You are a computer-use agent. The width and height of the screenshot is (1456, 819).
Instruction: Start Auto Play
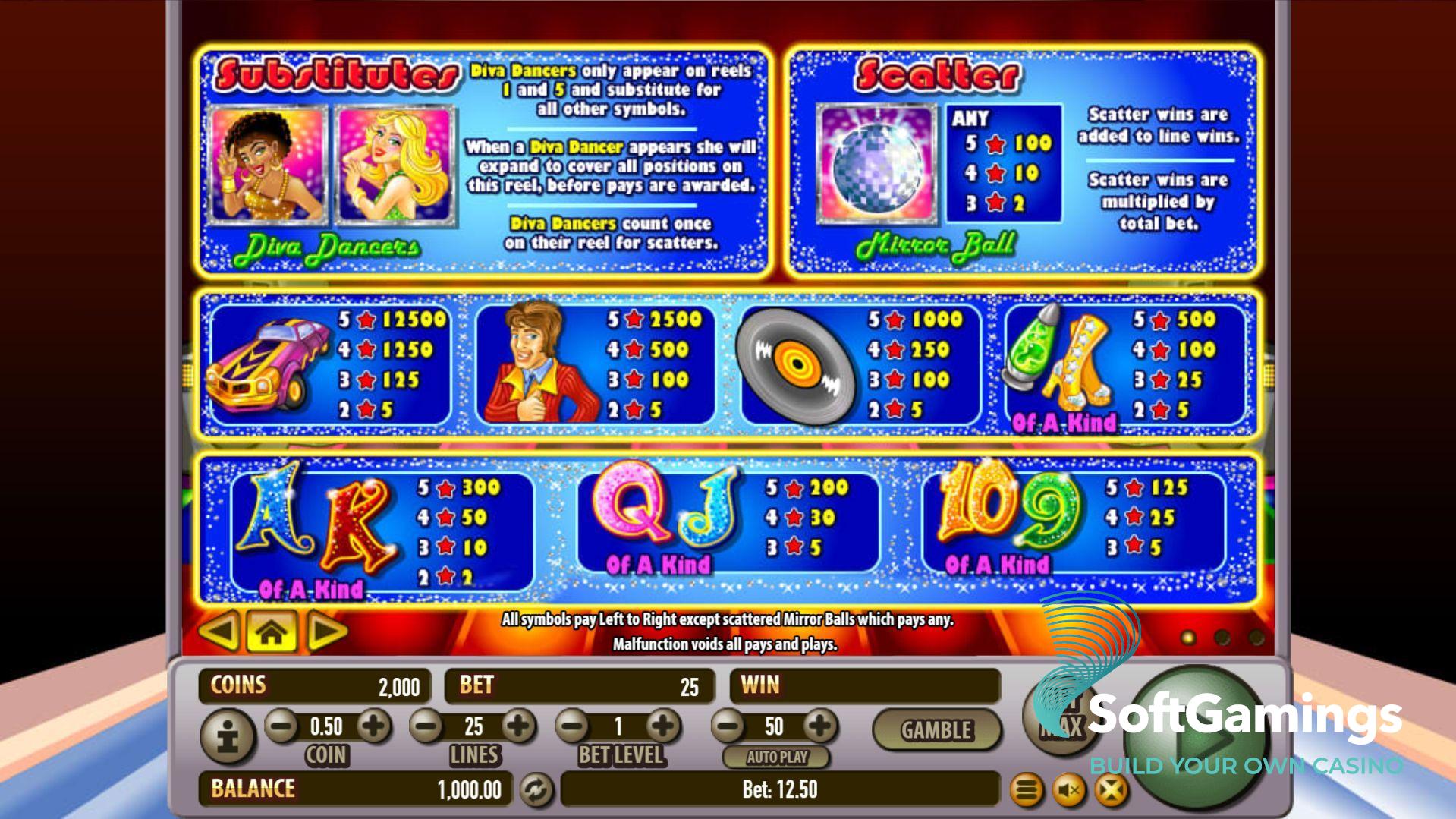(x=776, y=757)
